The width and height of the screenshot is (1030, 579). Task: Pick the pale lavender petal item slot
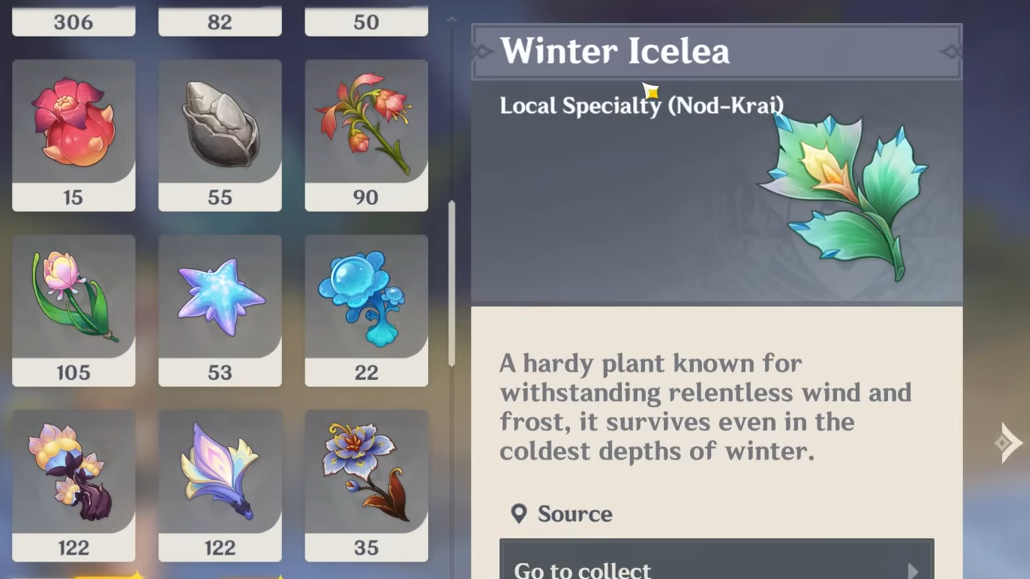(x=220, y=485)
